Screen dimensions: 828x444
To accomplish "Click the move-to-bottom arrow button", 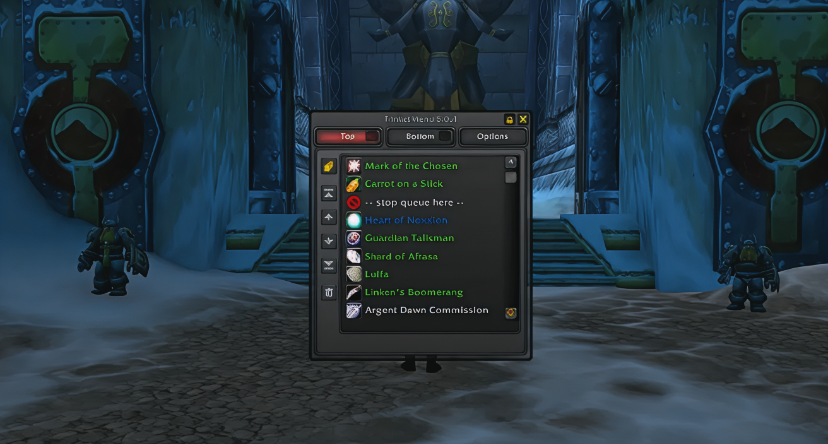I will click(328, 265).
